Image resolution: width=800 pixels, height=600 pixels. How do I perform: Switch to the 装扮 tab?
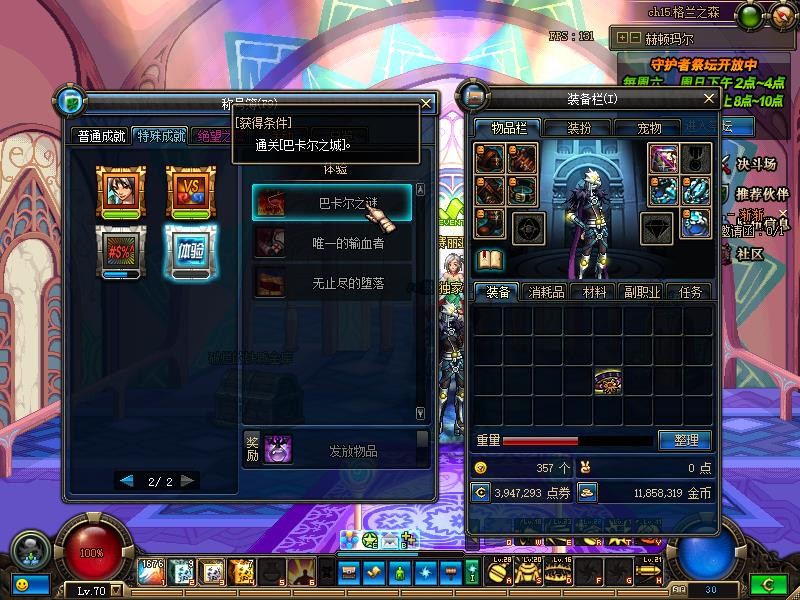[579, 128]
